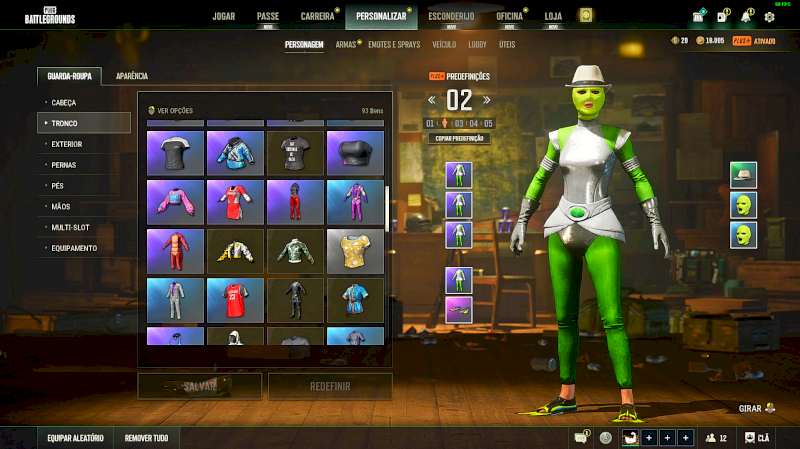Viewport: 800px width, 449px height.
Task: Open the Jogar main menu
Action: click(x=224, y=16)
